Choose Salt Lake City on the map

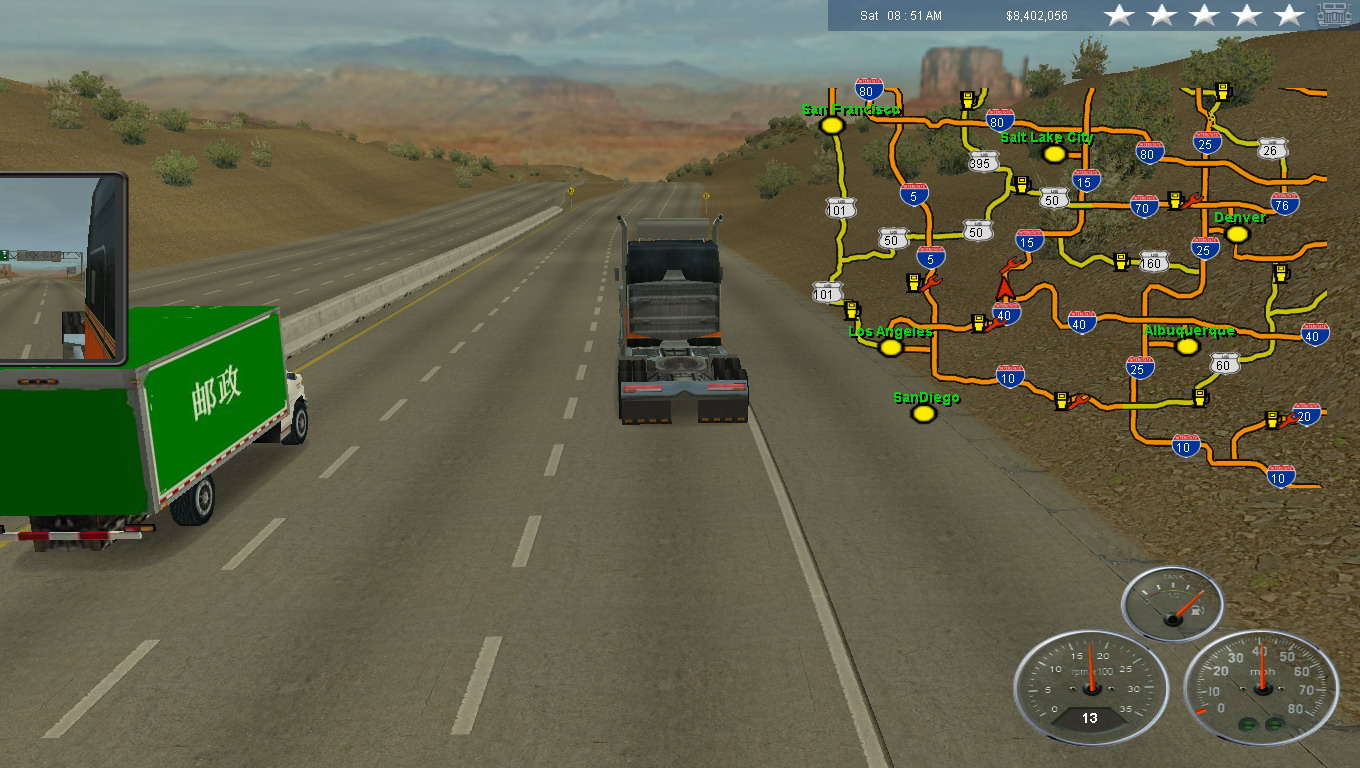(x=1053, y=154)
